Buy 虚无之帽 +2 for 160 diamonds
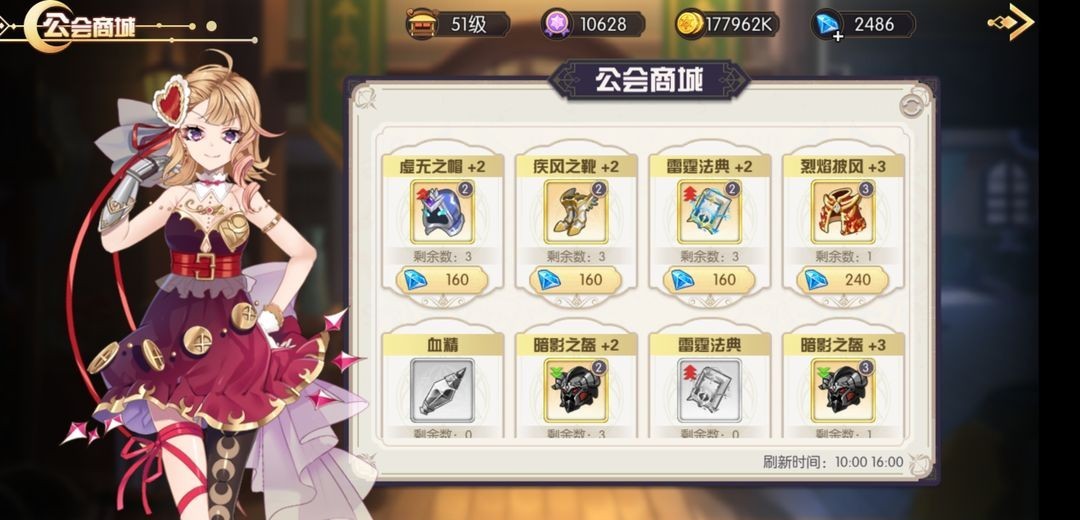 point(443,280)
